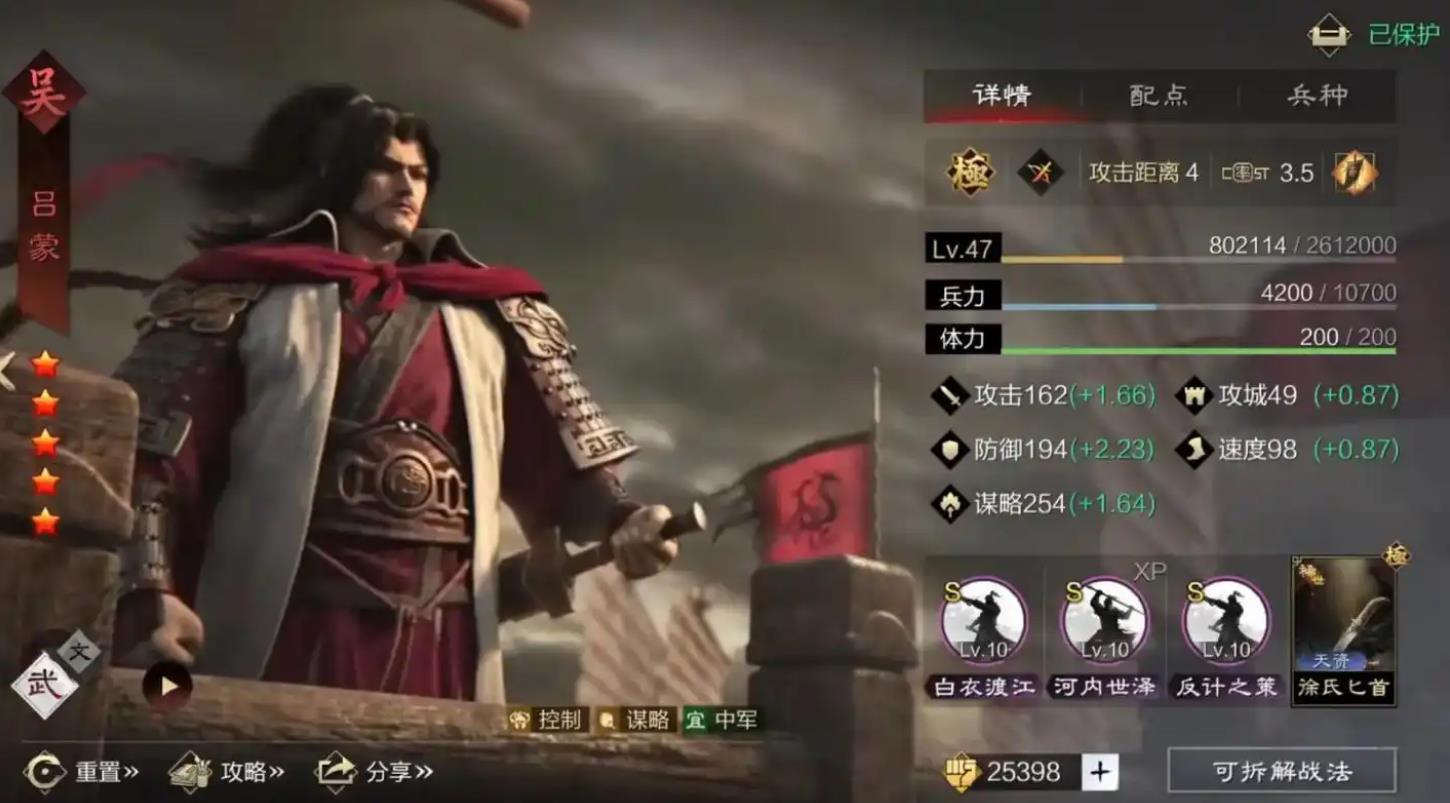Open the golden troop emblem beside COST 3.5
Image resolution: width=1450 pixels, height=803 pixels.
(x=1357, y=172)
